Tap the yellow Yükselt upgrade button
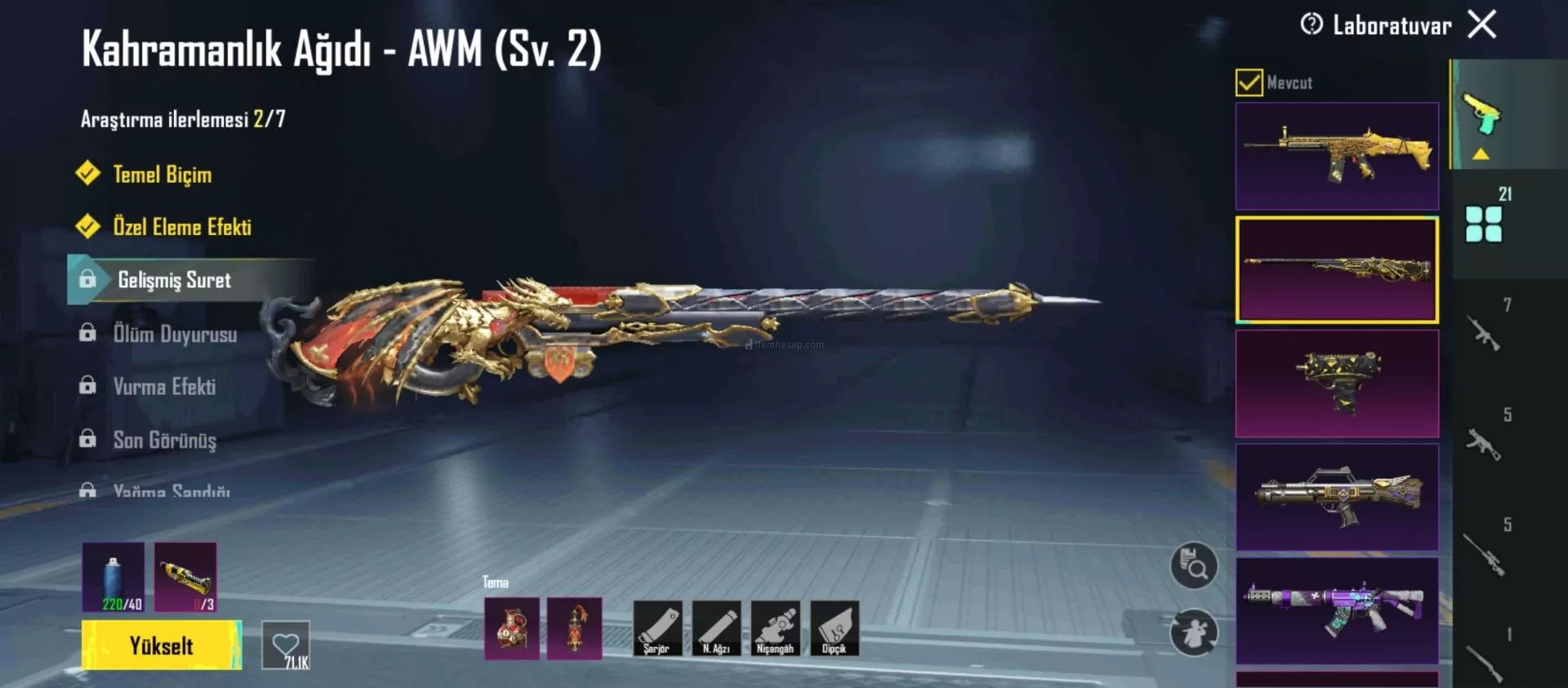Screen dimensions: 1568x688 coord(161,646)
